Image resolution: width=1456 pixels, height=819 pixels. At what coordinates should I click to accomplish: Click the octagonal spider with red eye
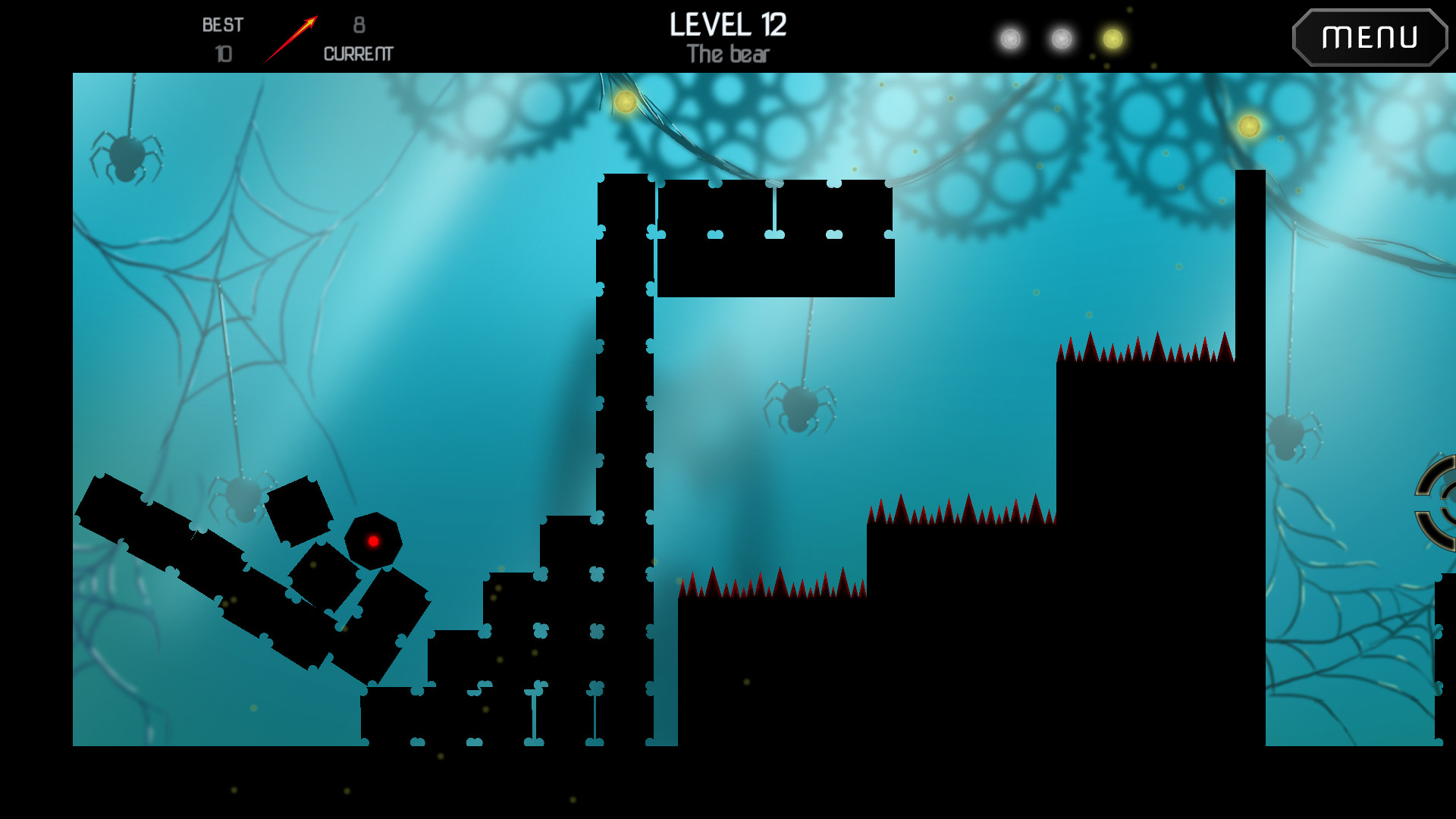point(373,542)
